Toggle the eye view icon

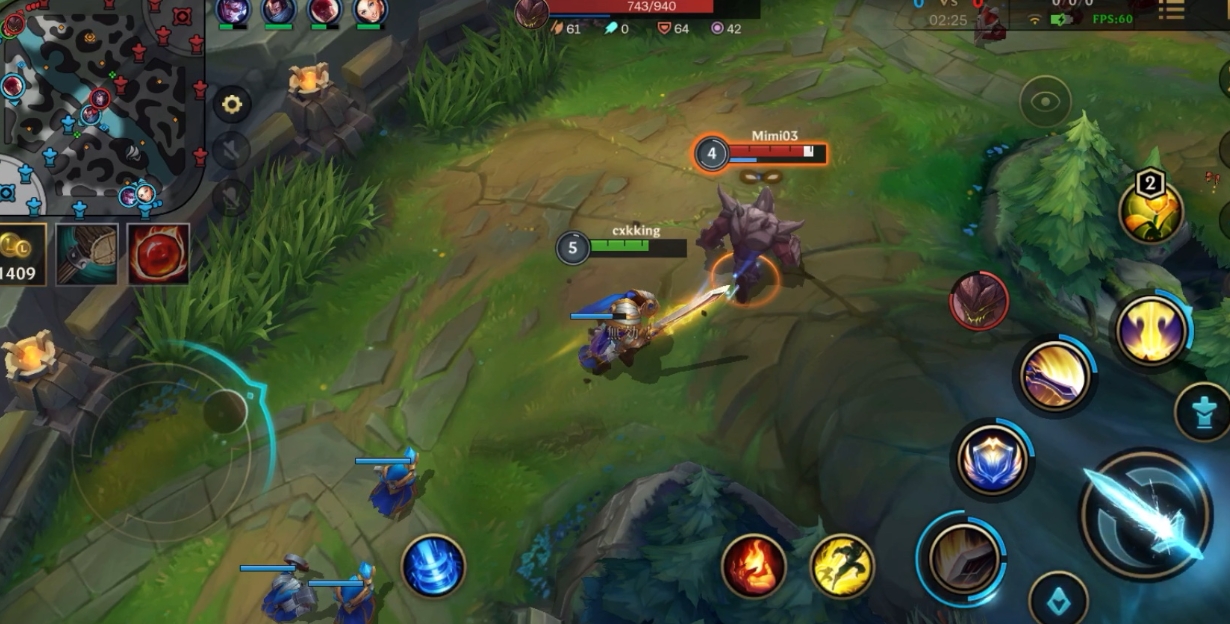[1045, 101]
